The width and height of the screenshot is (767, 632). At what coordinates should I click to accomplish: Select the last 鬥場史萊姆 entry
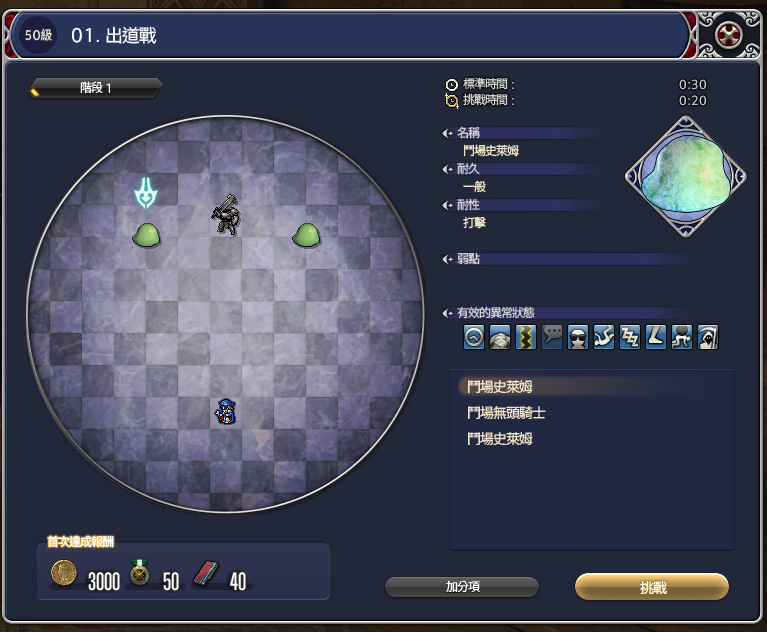[x=506, y=439]
